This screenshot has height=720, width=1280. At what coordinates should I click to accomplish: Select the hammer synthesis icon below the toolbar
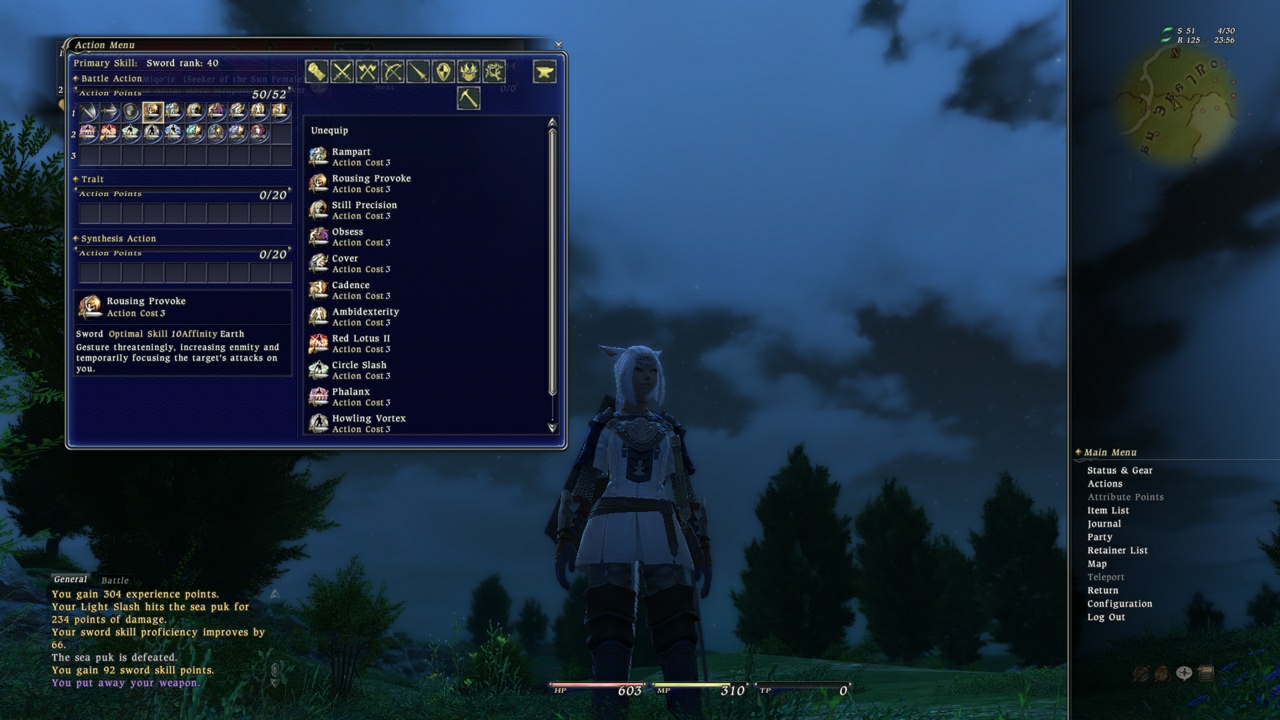(x=468, y=97)
